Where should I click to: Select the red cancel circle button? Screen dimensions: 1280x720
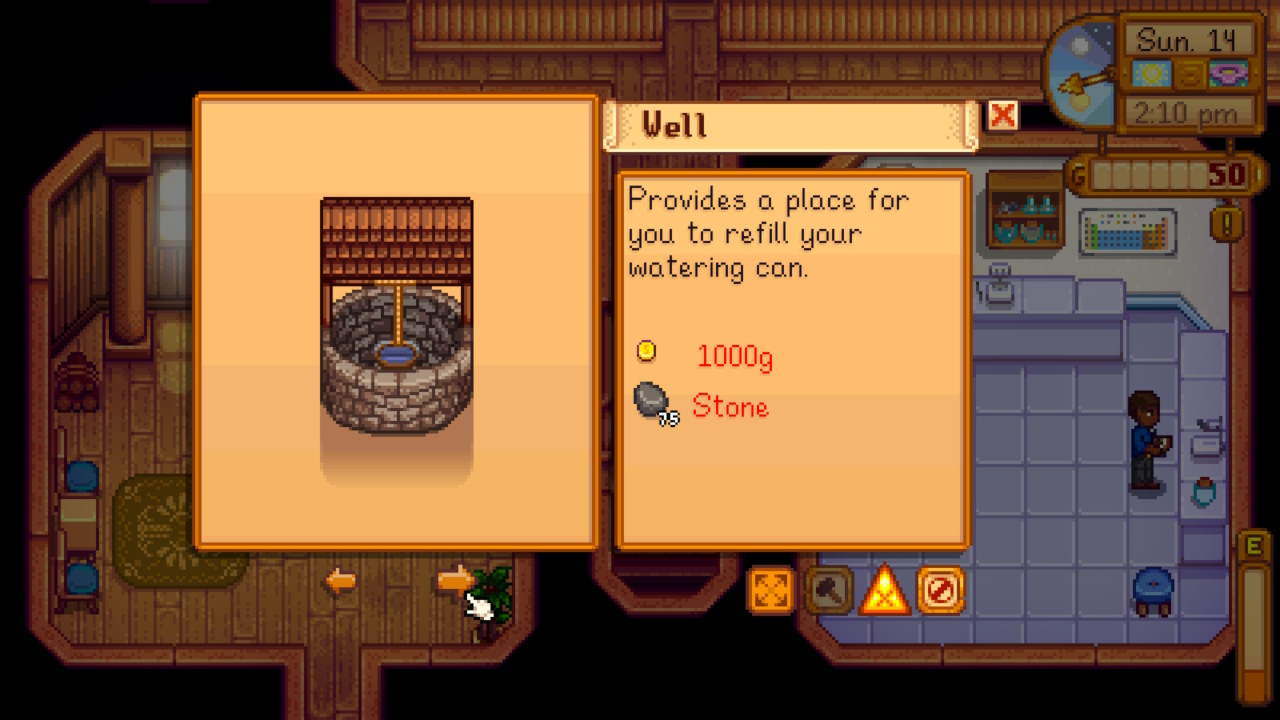tap(941, 590)
